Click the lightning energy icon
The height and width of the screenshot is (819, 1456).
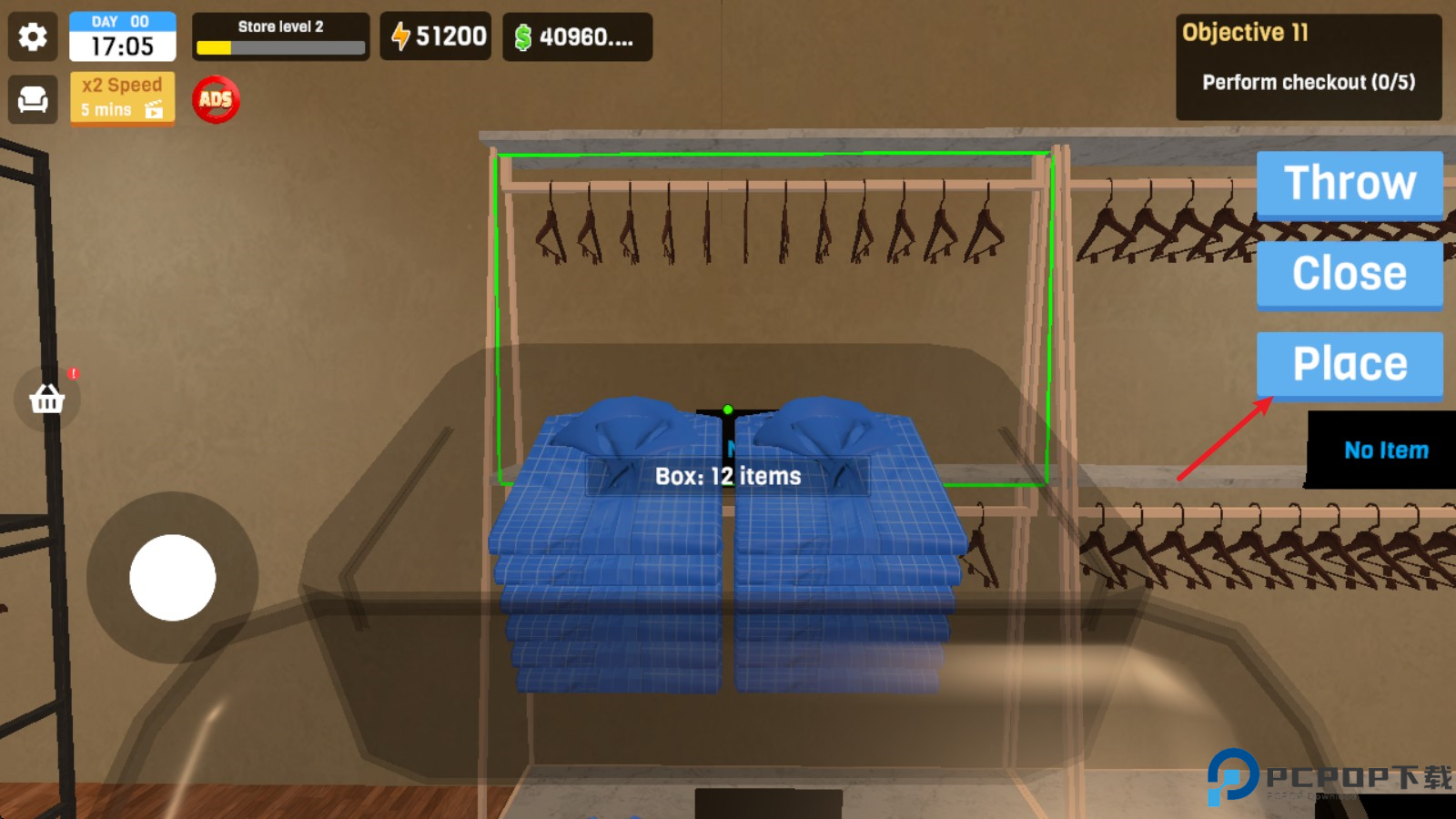pyautogui.click(x=401, y=35)
